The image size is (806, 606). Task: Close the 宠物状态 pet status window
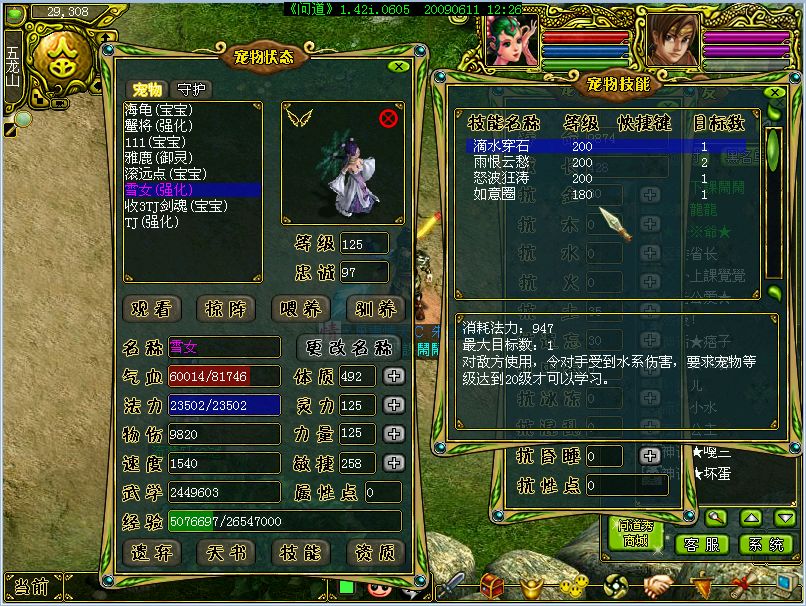pyautogui.click(x=398, y=66)
